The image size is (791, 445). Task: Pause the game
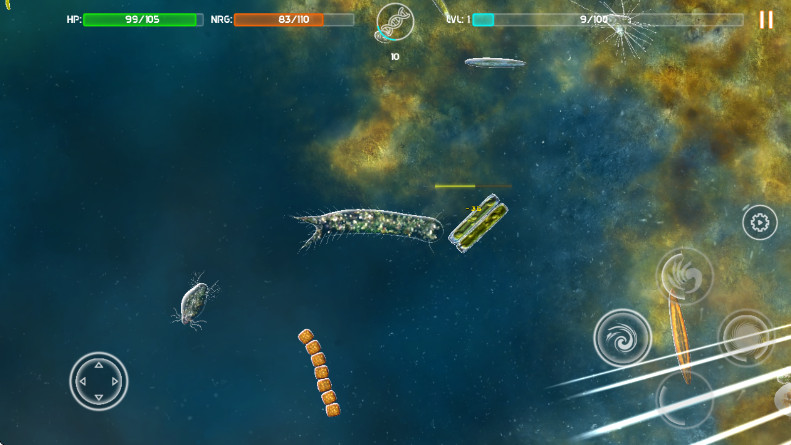point(766,20)
